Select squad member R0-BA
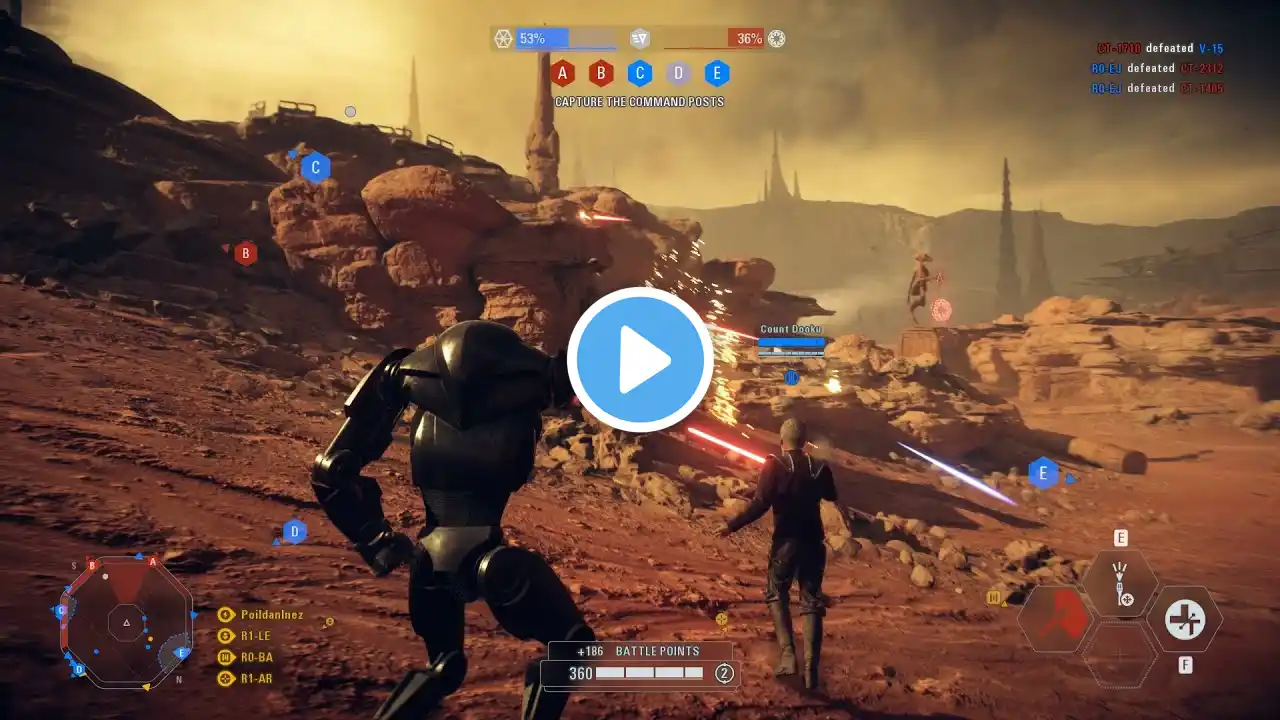 pos(256,657)
